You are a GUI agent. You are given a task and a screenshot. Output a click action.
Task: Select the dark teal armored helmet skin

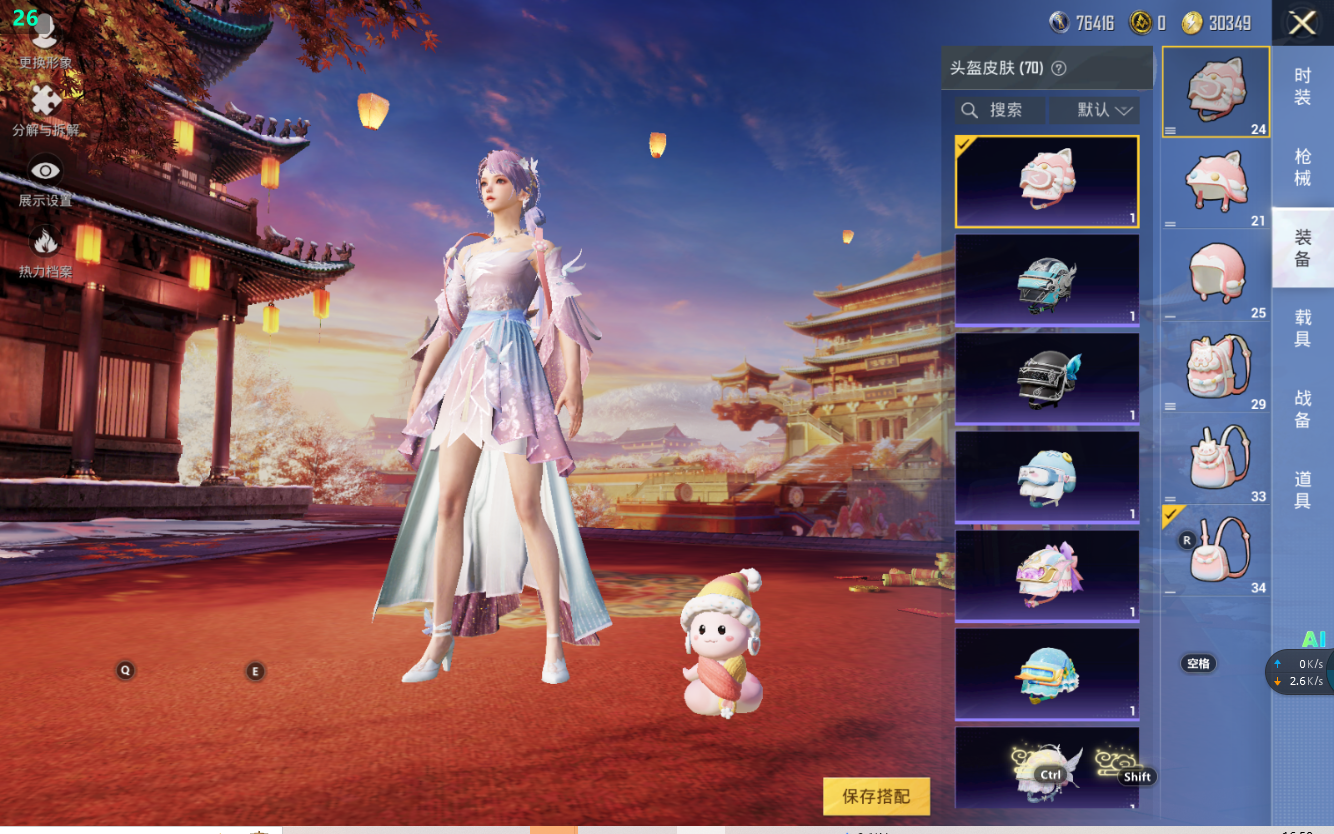coord(1047,280)
